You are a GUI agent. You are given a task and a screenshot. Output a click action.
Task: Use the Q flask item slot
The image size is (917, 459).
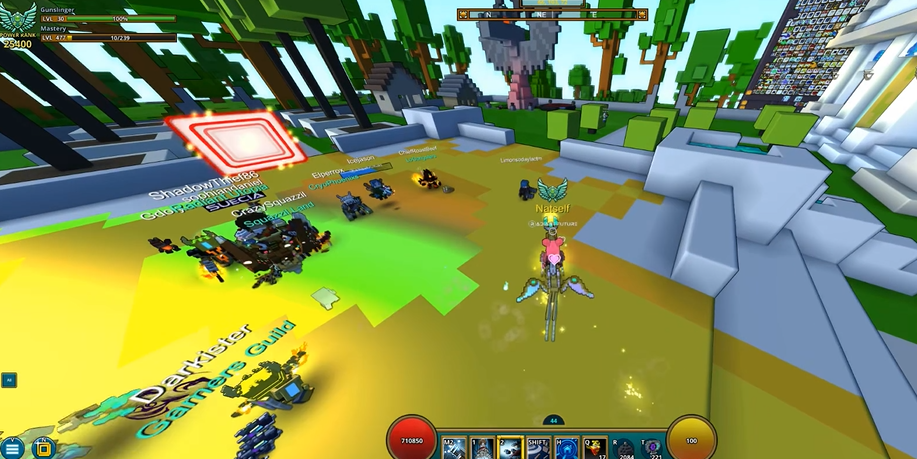[596, 447]
